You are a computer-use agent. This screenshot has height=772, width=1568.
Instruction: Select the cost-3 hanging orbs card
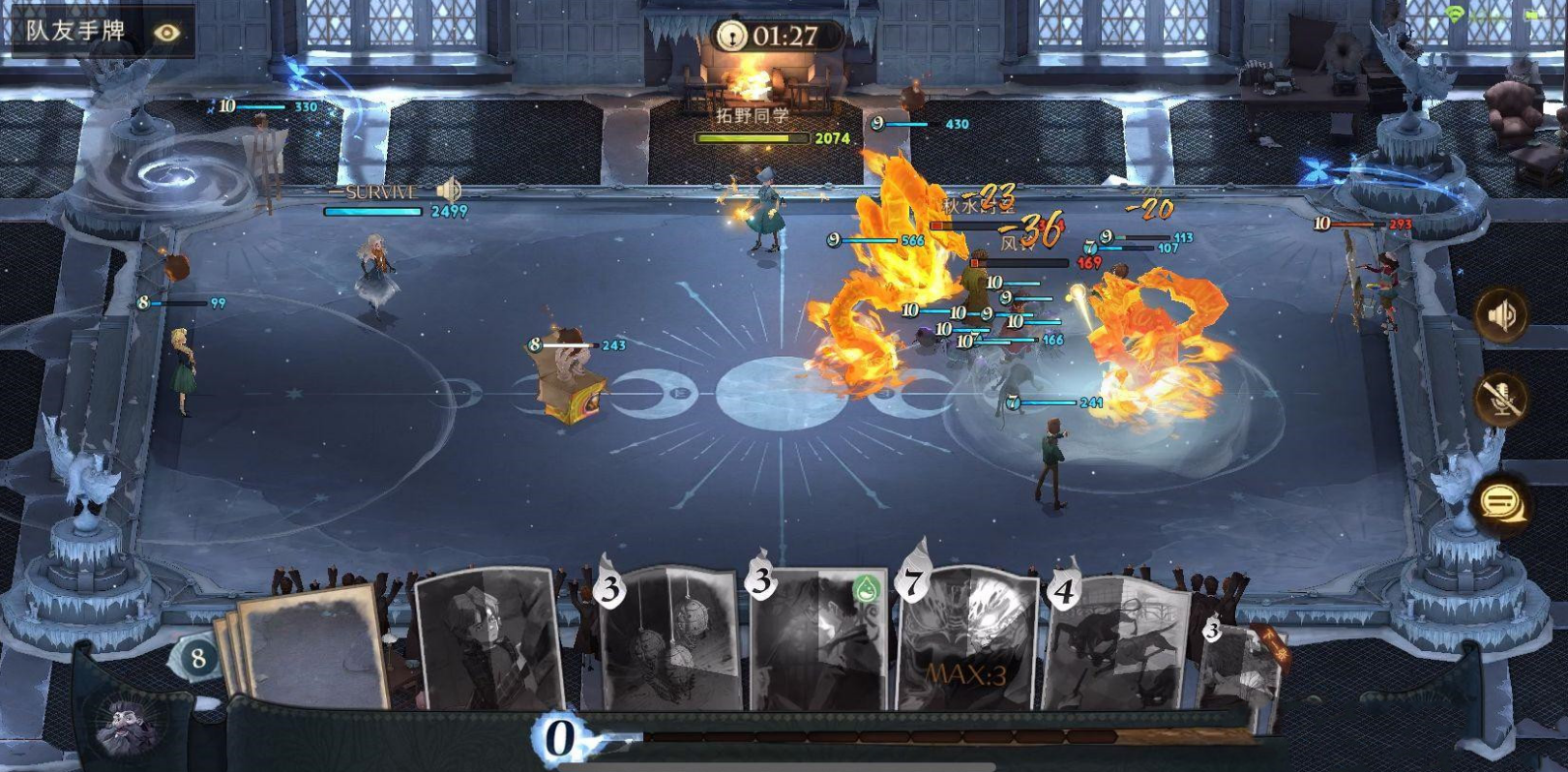669,640
